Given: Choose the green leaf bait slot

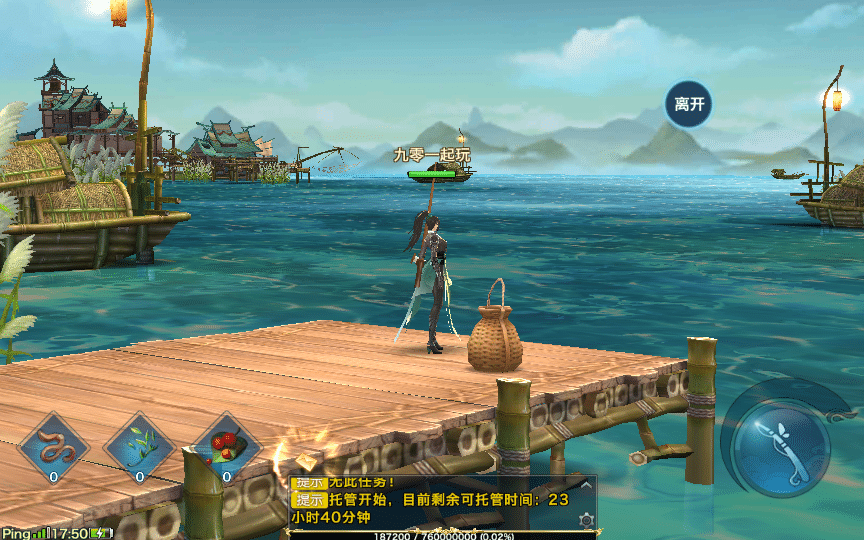Looking at the screenshot, I should [x=140, y=444].
